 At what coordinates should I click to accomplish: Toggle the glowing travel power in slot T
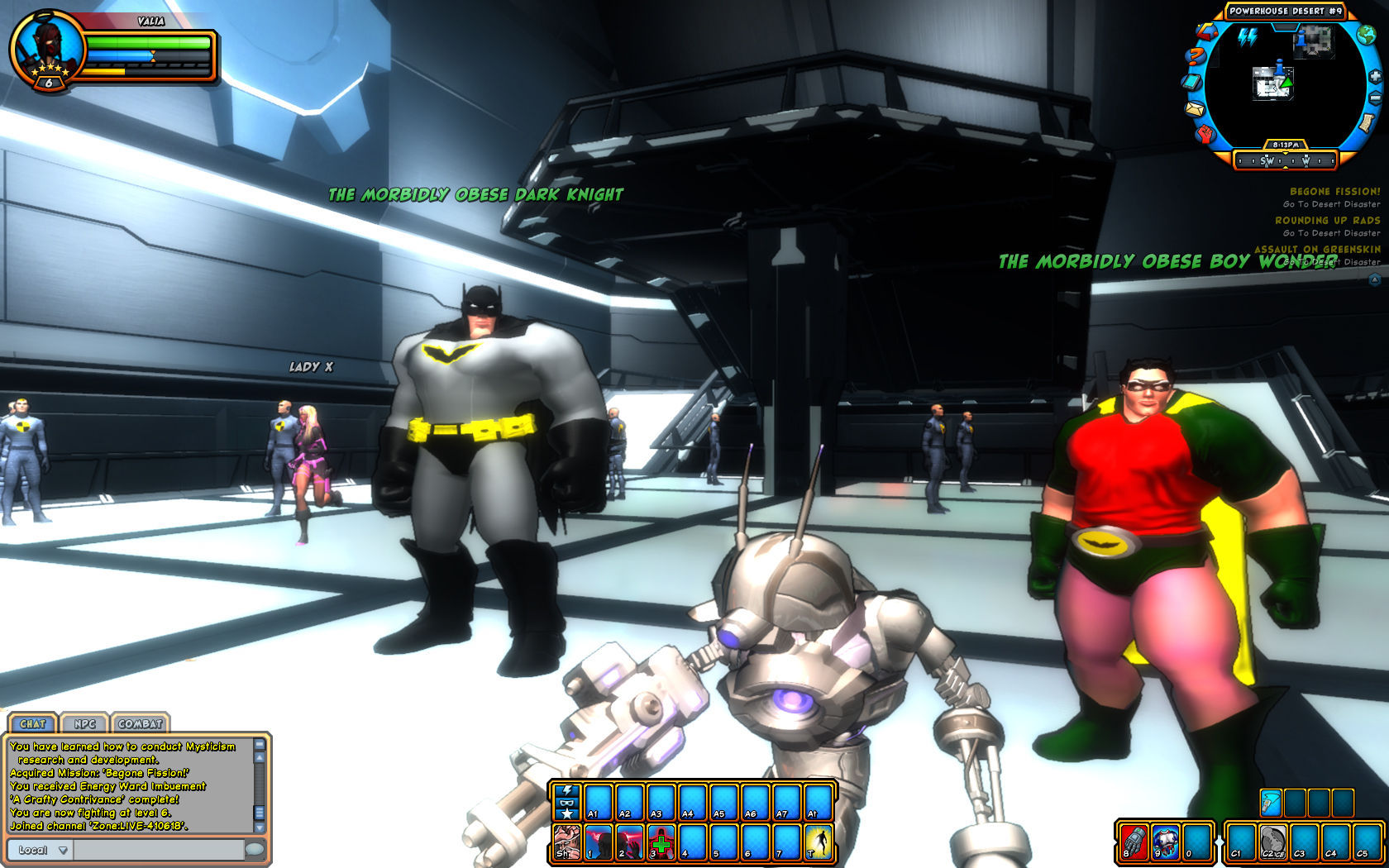pos(819,842)
